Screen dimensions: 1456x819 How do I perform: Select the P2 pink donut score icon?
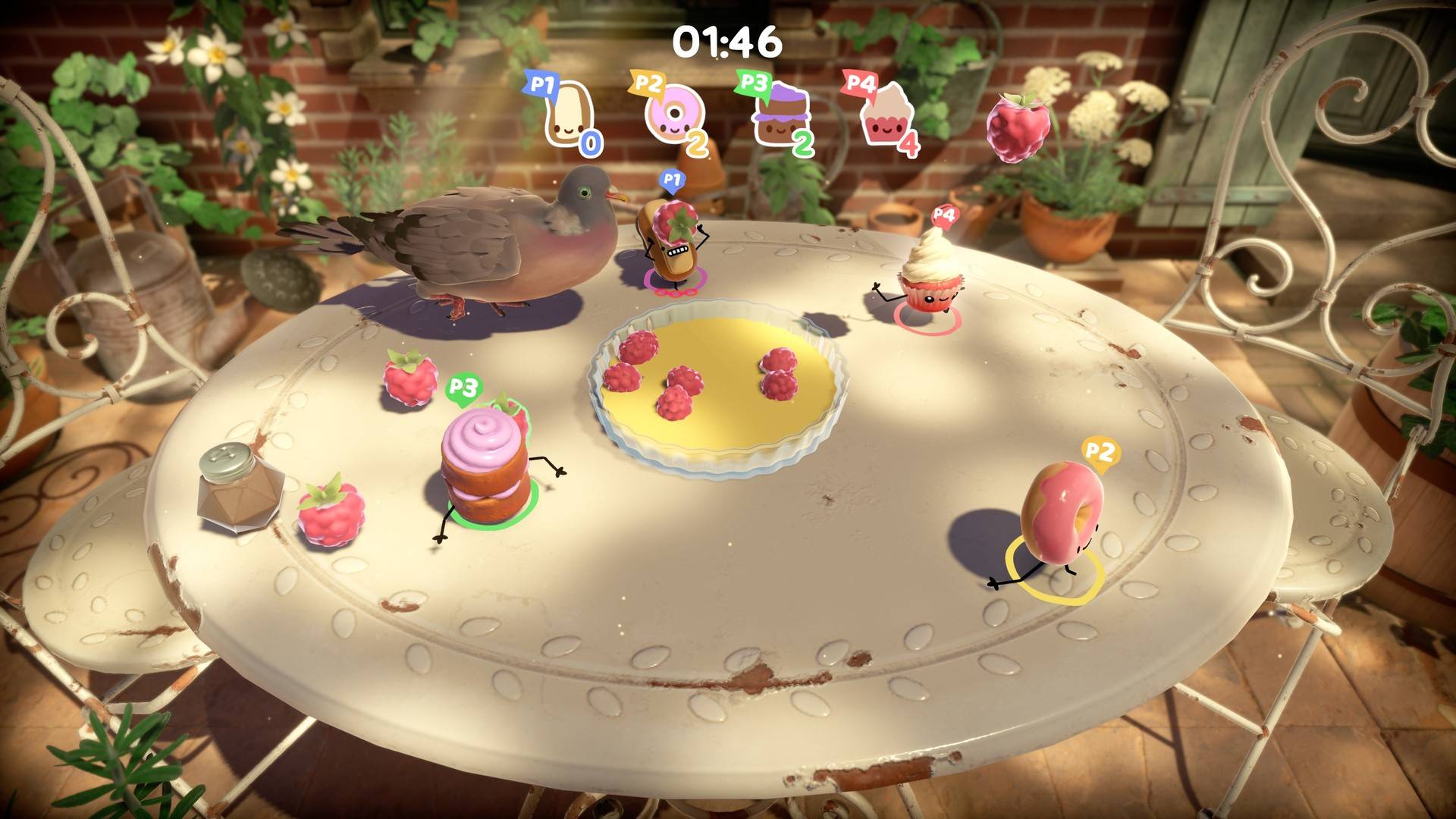click(673, 114)
